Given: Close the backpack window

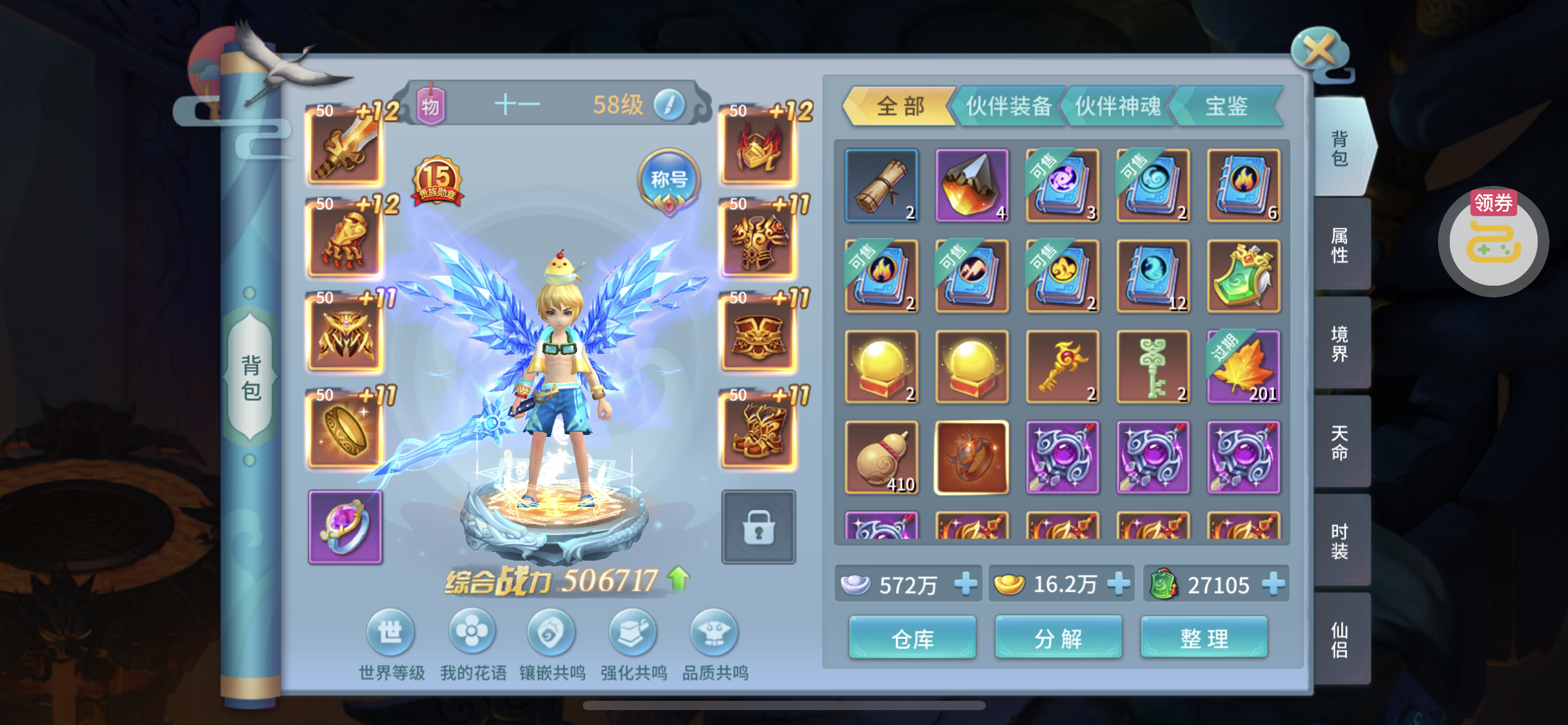Looking at the screenshot, I should click(x=1320, y=51).
